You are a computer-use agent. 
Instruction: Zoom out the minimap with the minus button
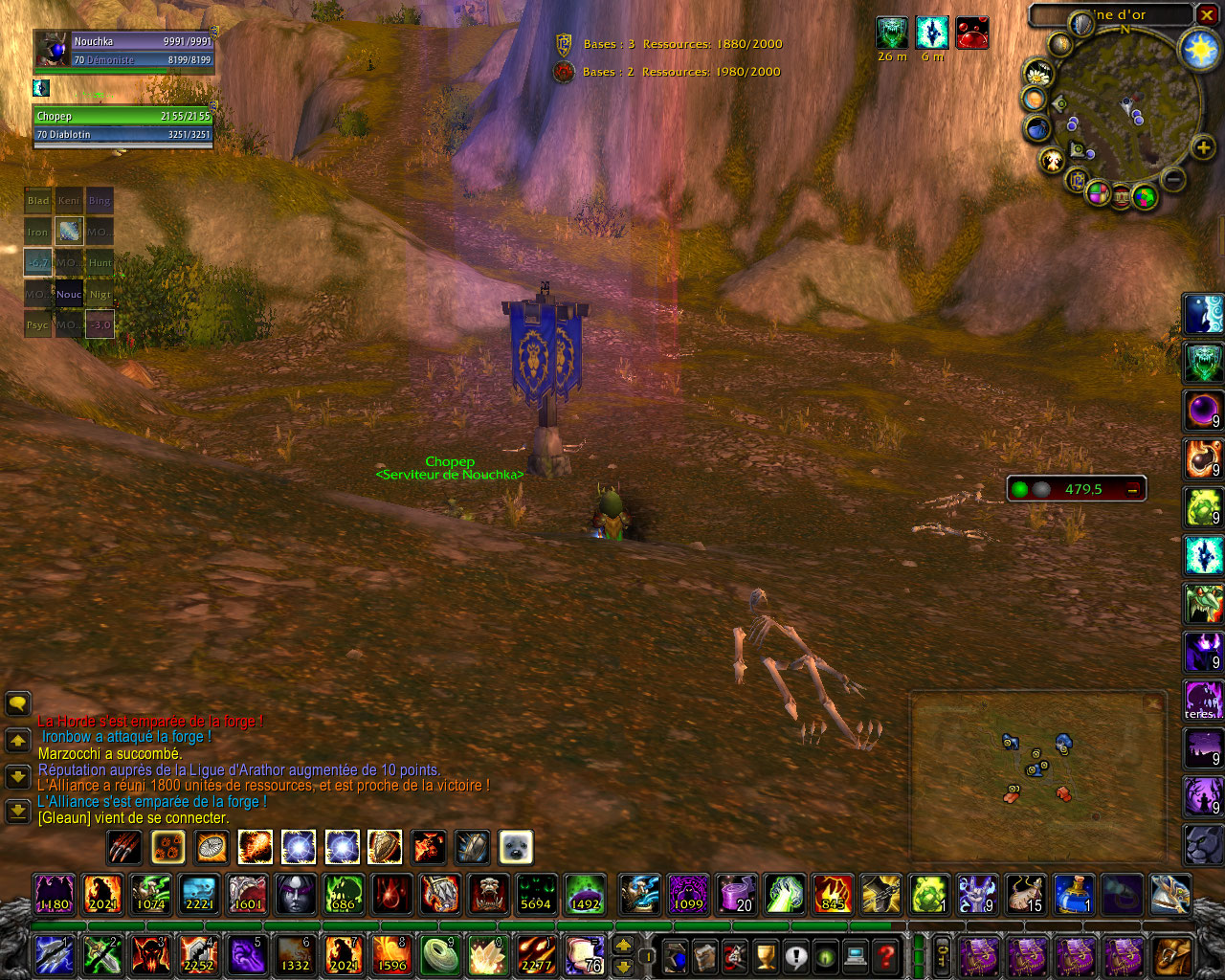1174,179
